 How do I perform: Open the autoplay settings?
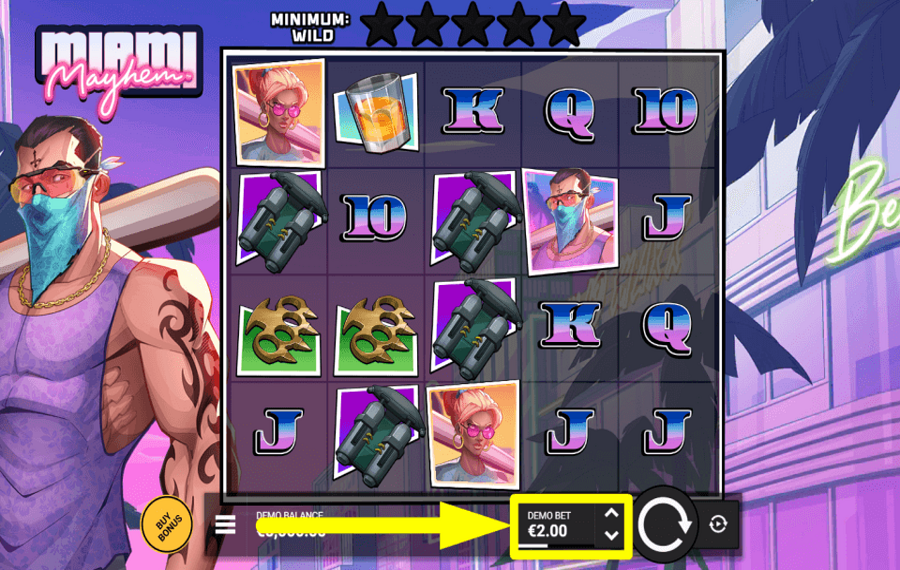pos(718,524)
